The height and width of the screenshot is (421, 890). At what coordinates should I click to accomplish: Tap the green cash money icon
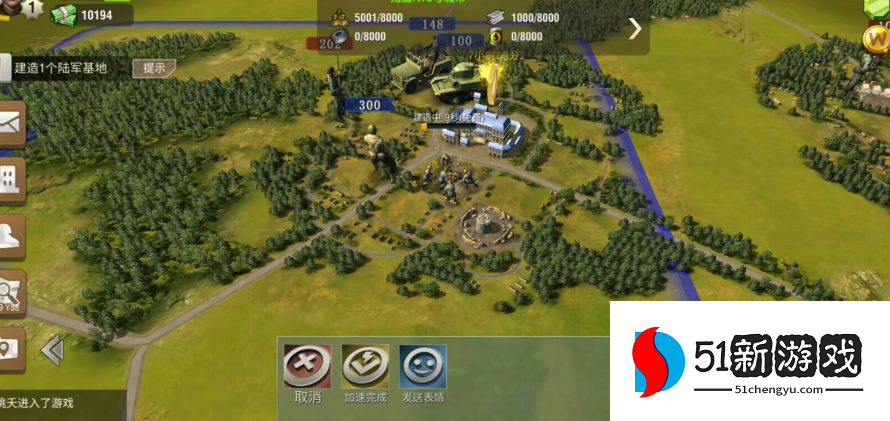(x=63, y=15)
